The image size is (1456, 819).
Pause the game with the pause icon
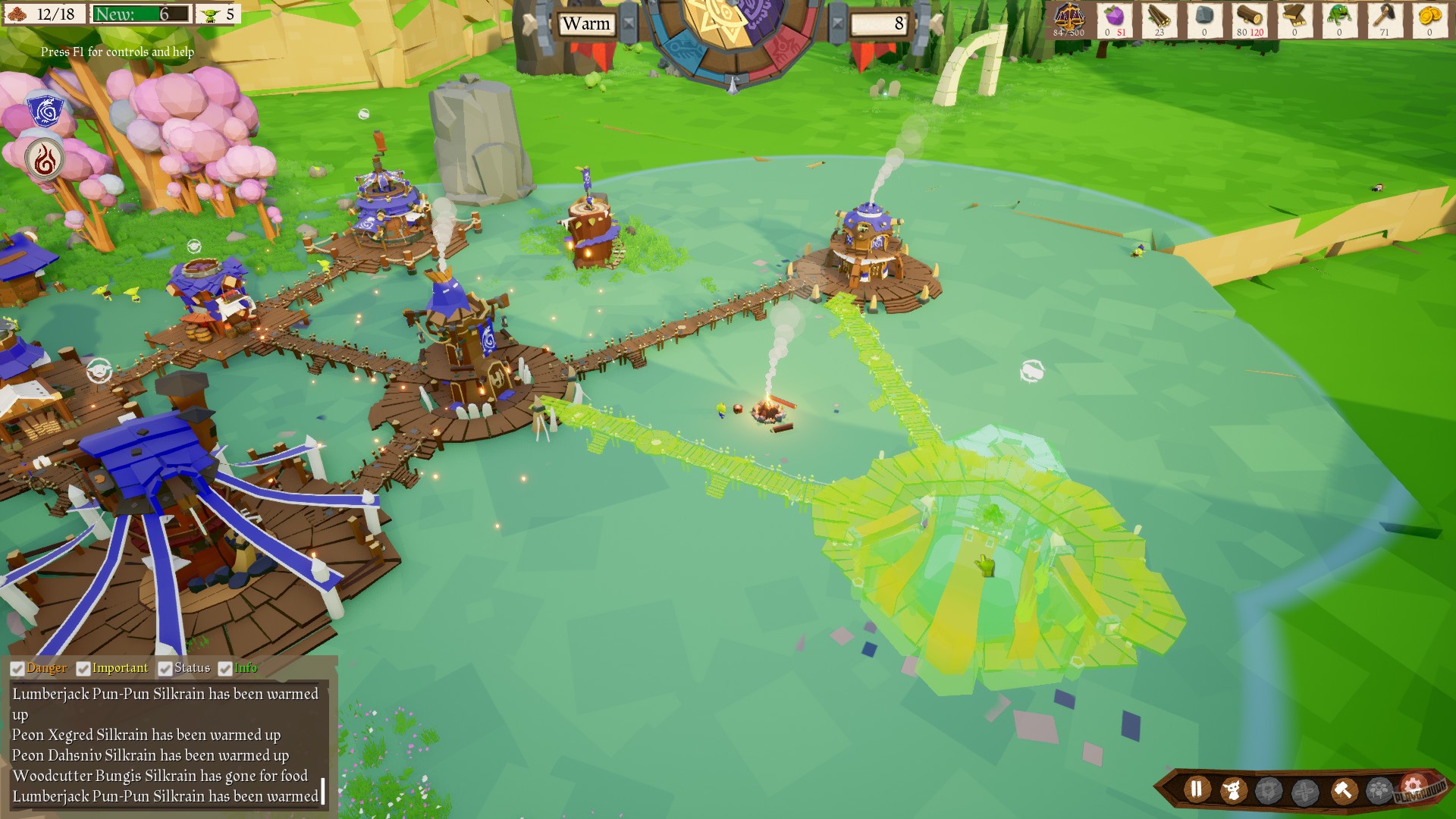(x=1196, y=789)
